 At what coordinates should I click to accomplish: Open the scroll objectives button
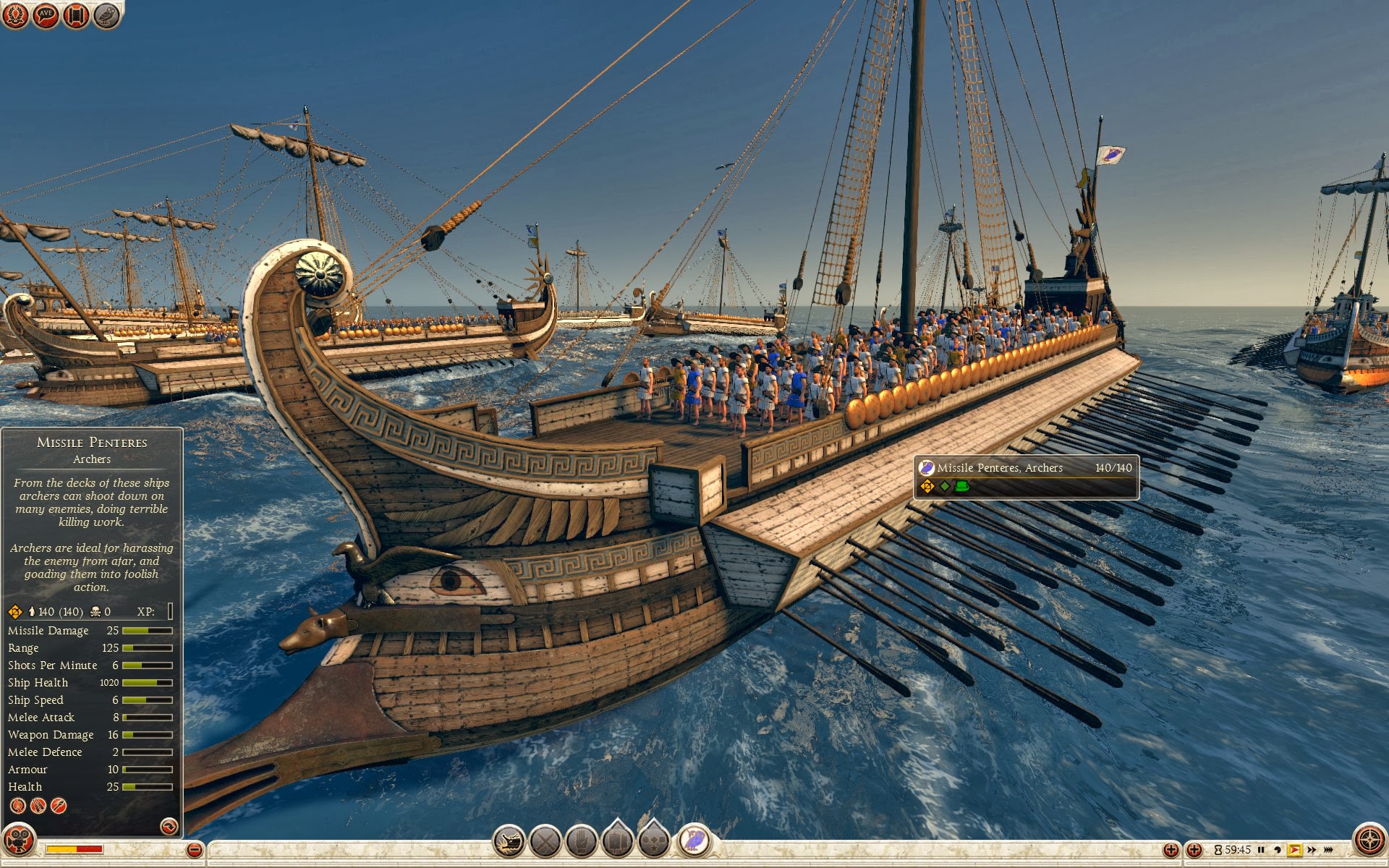point(76,15)
